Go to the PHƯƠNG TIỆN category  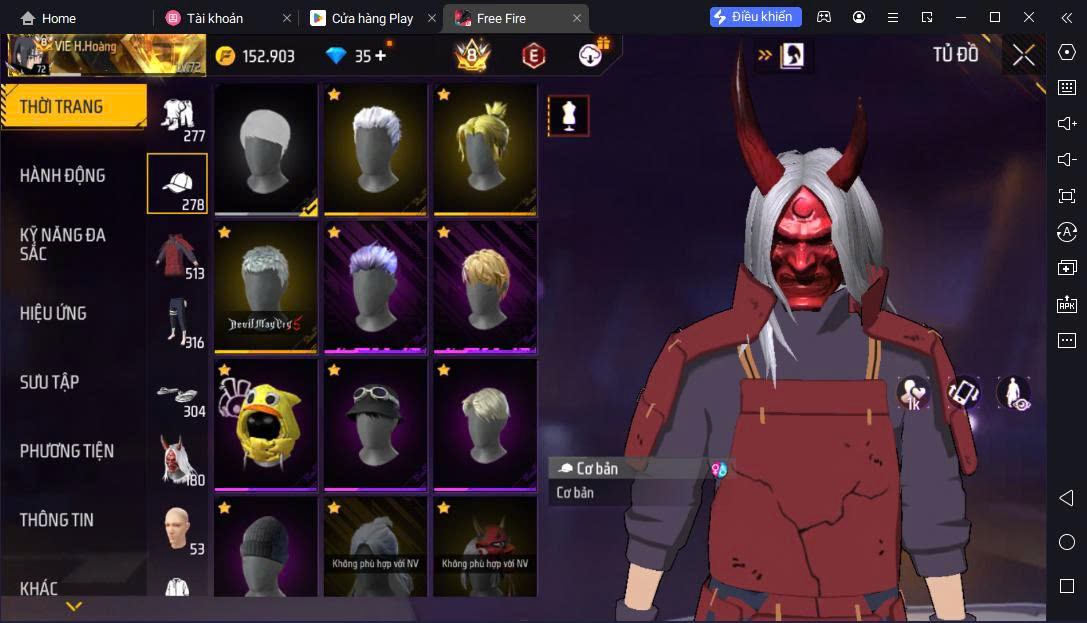coord(66,451)
